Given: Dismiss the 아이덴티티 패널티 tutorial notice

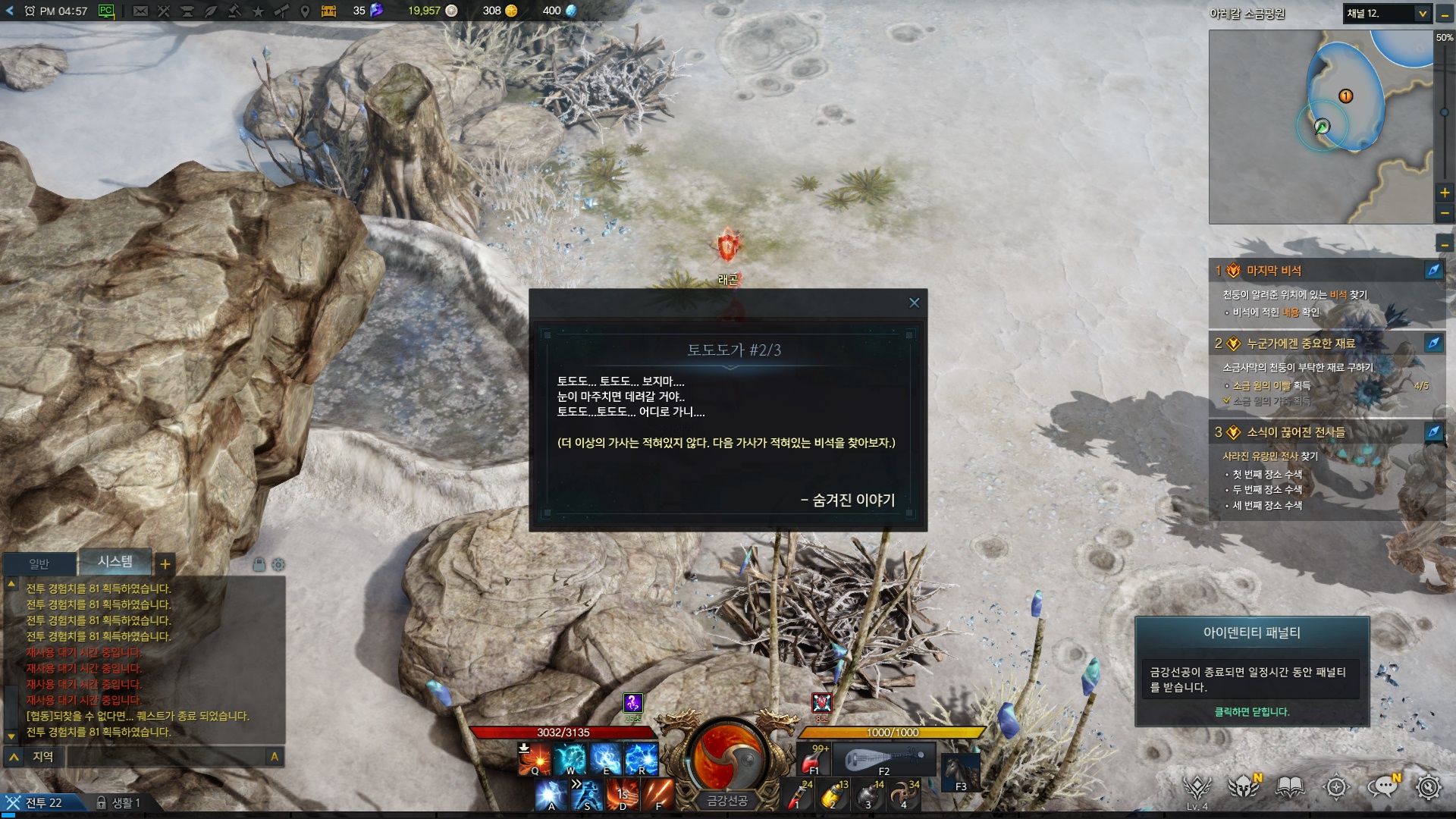Looking at the screenshot, I should click(1251, 711).
